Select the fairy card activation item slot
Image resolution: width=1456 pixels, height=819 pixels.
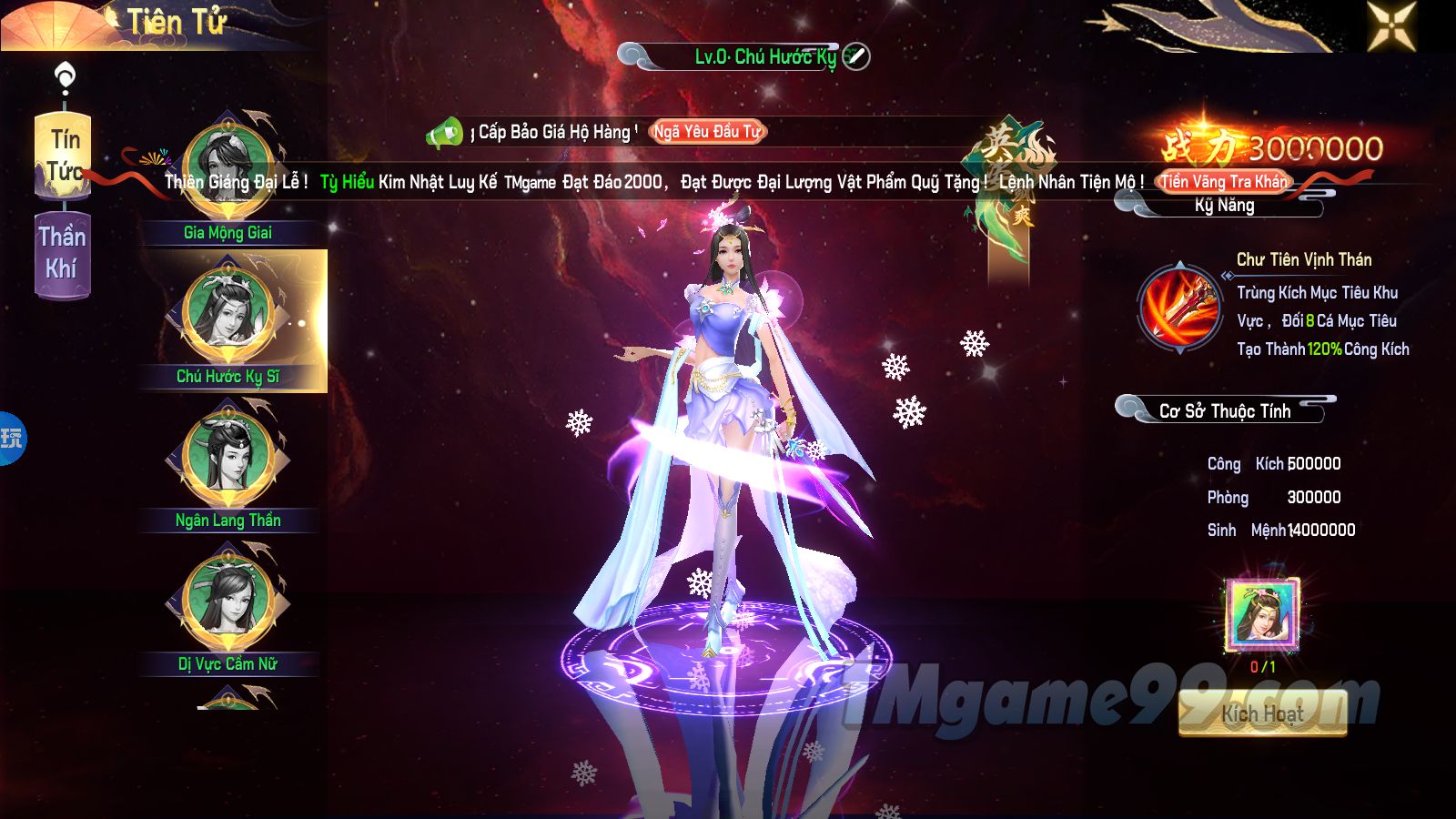[1262, 615]
